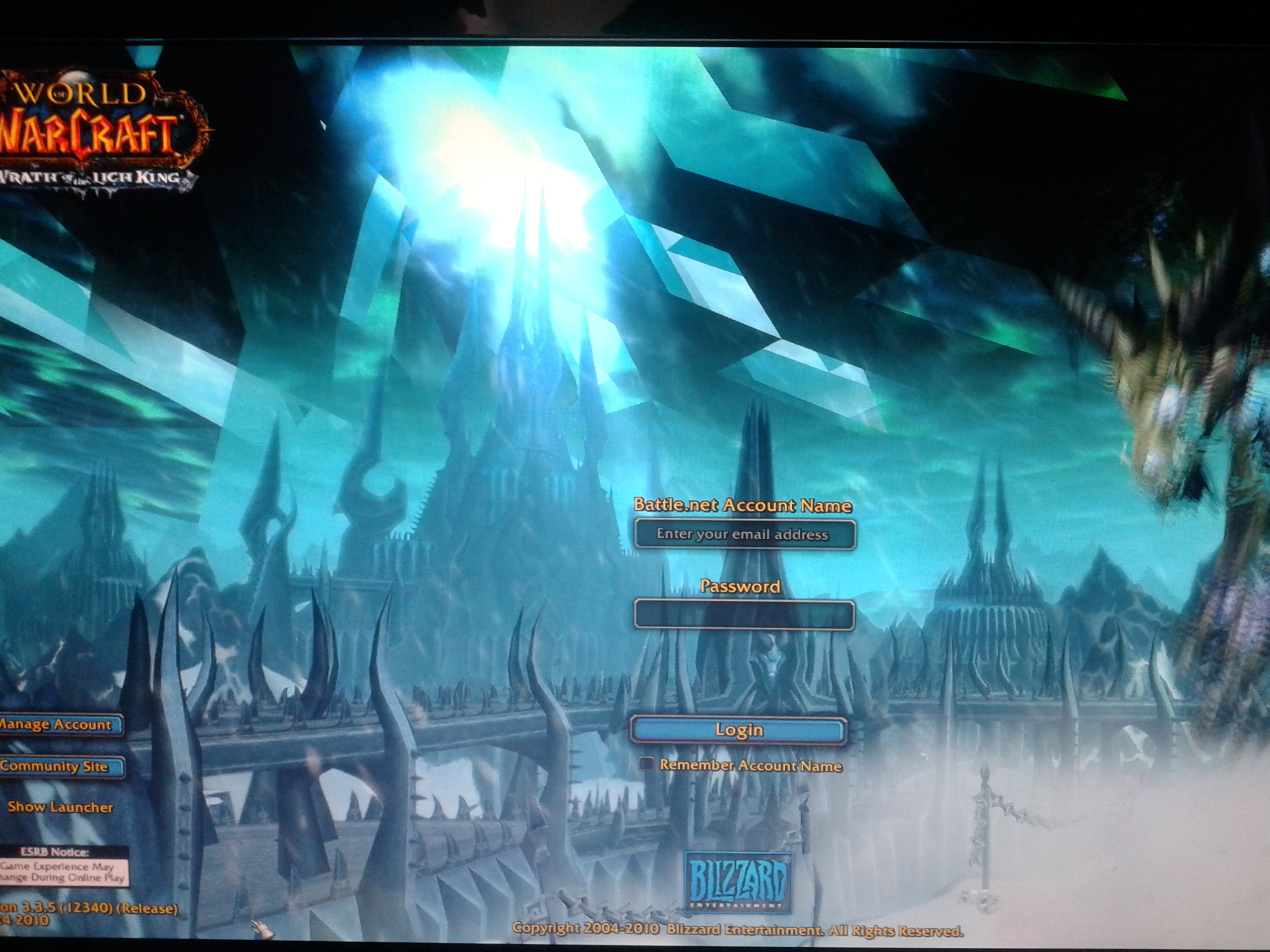The width and height of the screenshot is (1270, 952).
Task: Open the Manage Account page
Action: click(x=58, y=725)
